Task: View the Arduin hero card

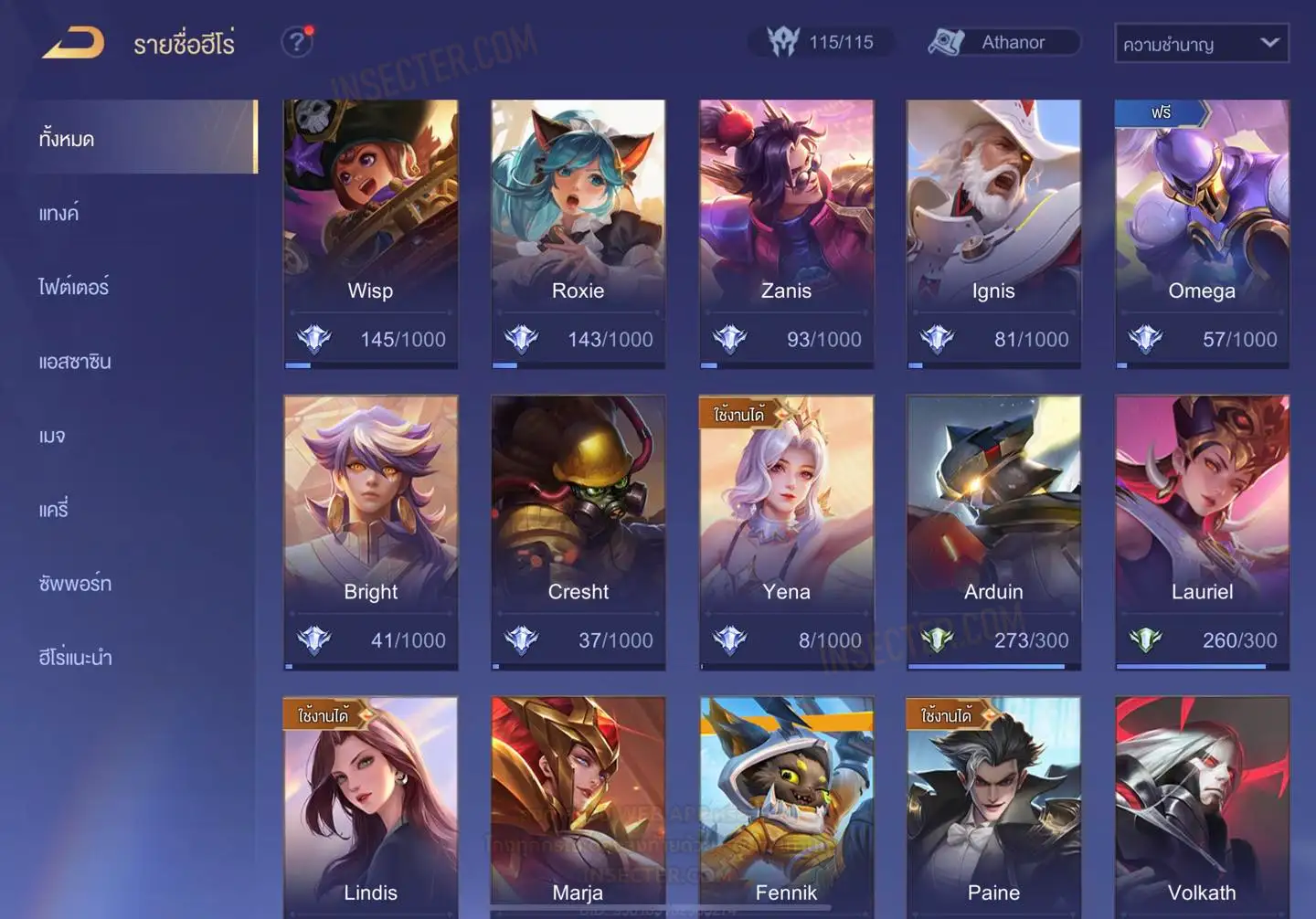Action: pos(993,532)
